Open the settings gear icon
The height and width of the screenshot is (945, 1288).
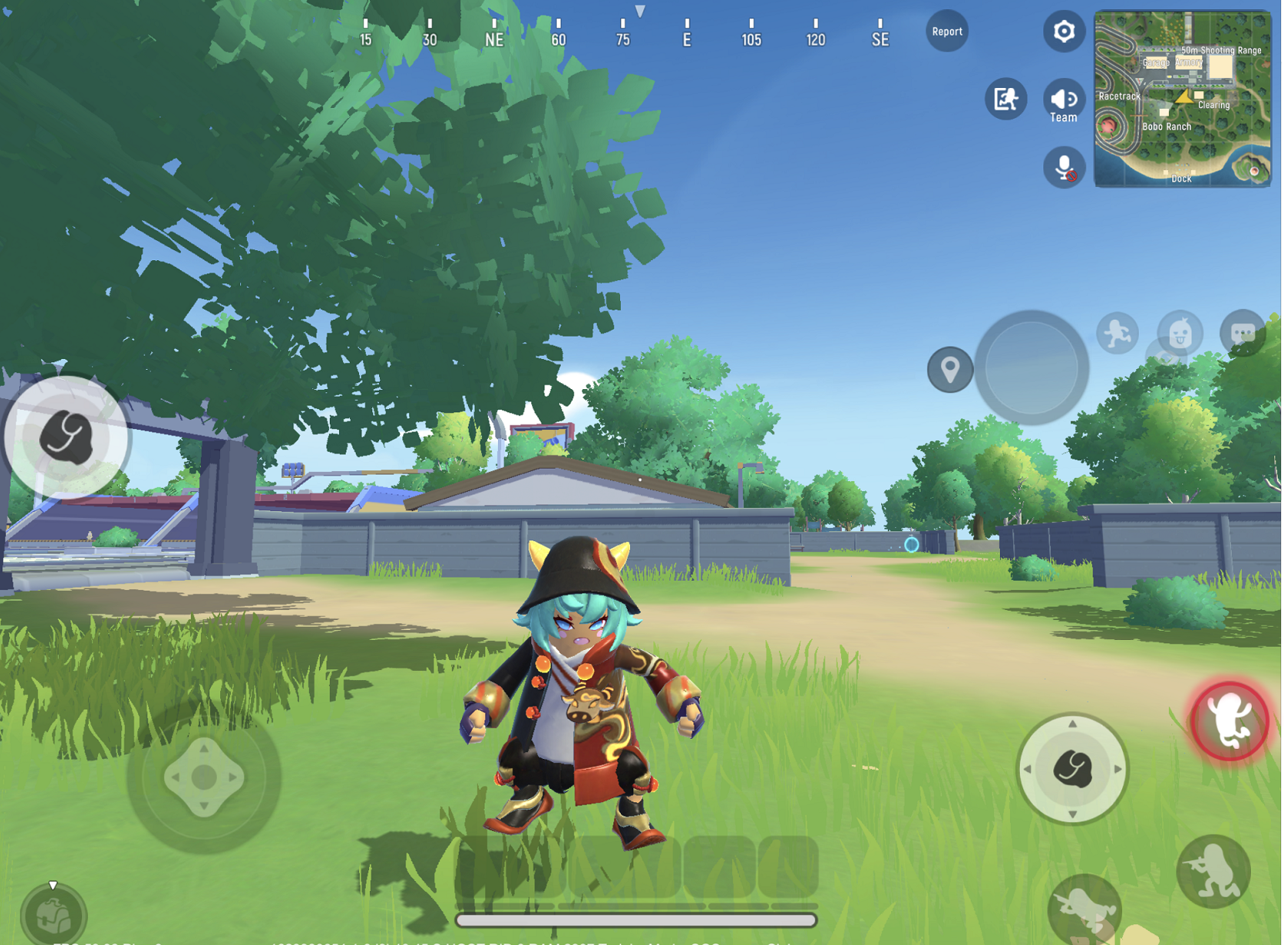(1064, 31)
